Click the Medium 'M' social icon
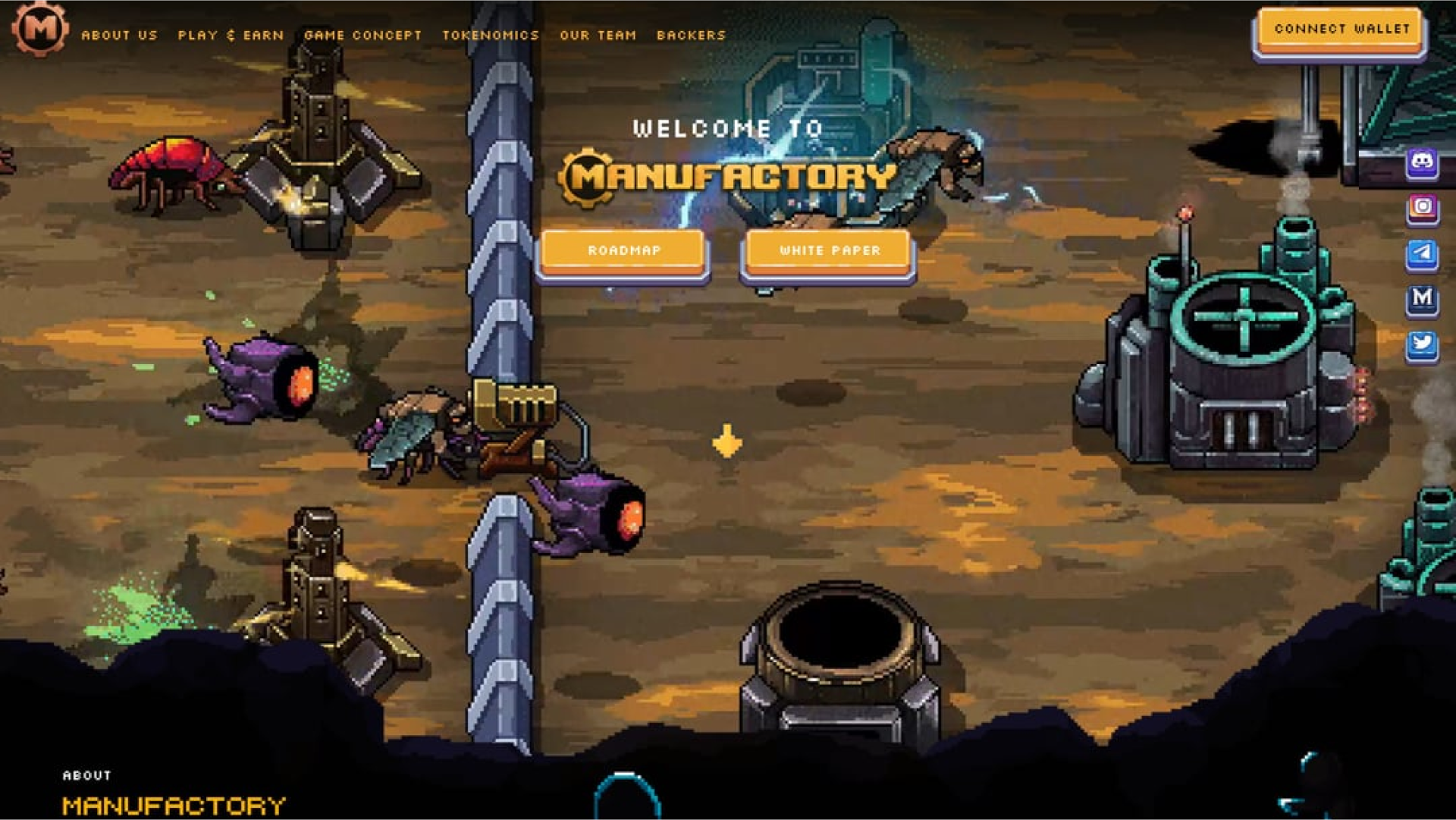This screenshot has width=1456, height=820. pyautogui.click(x=1422, y=298)
